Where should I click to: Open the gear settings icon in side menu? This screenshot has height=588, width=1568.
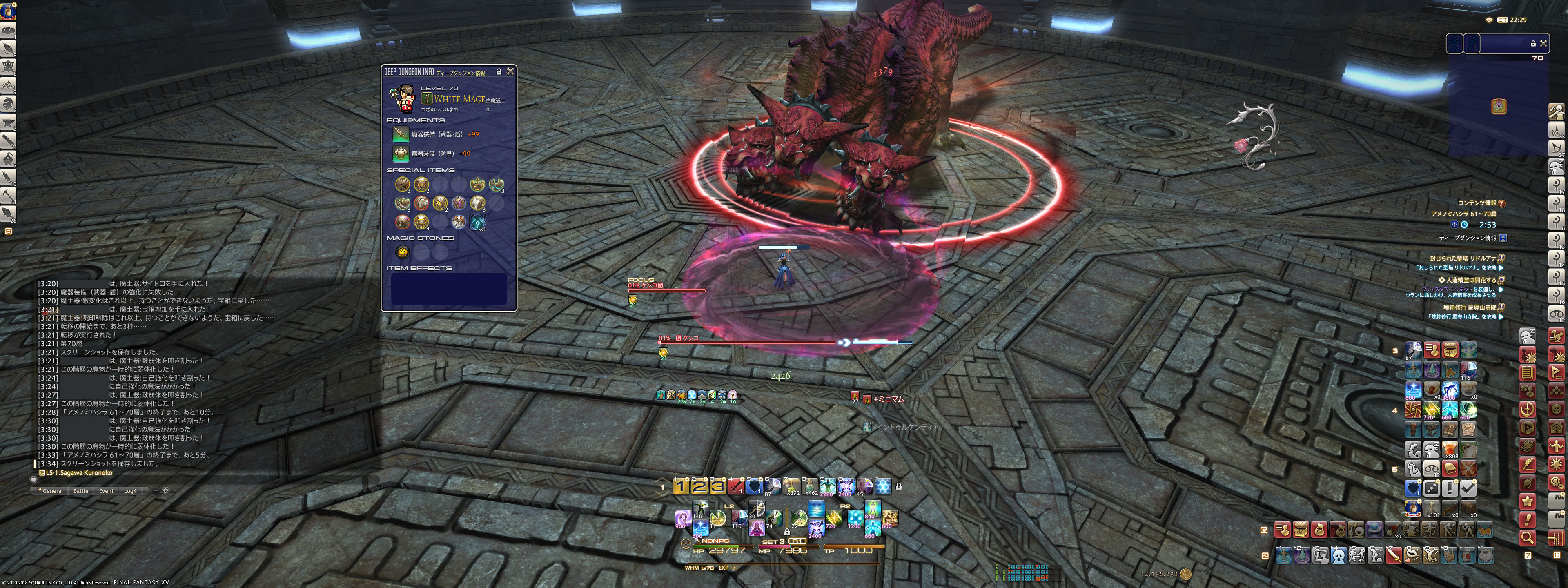1557,483
